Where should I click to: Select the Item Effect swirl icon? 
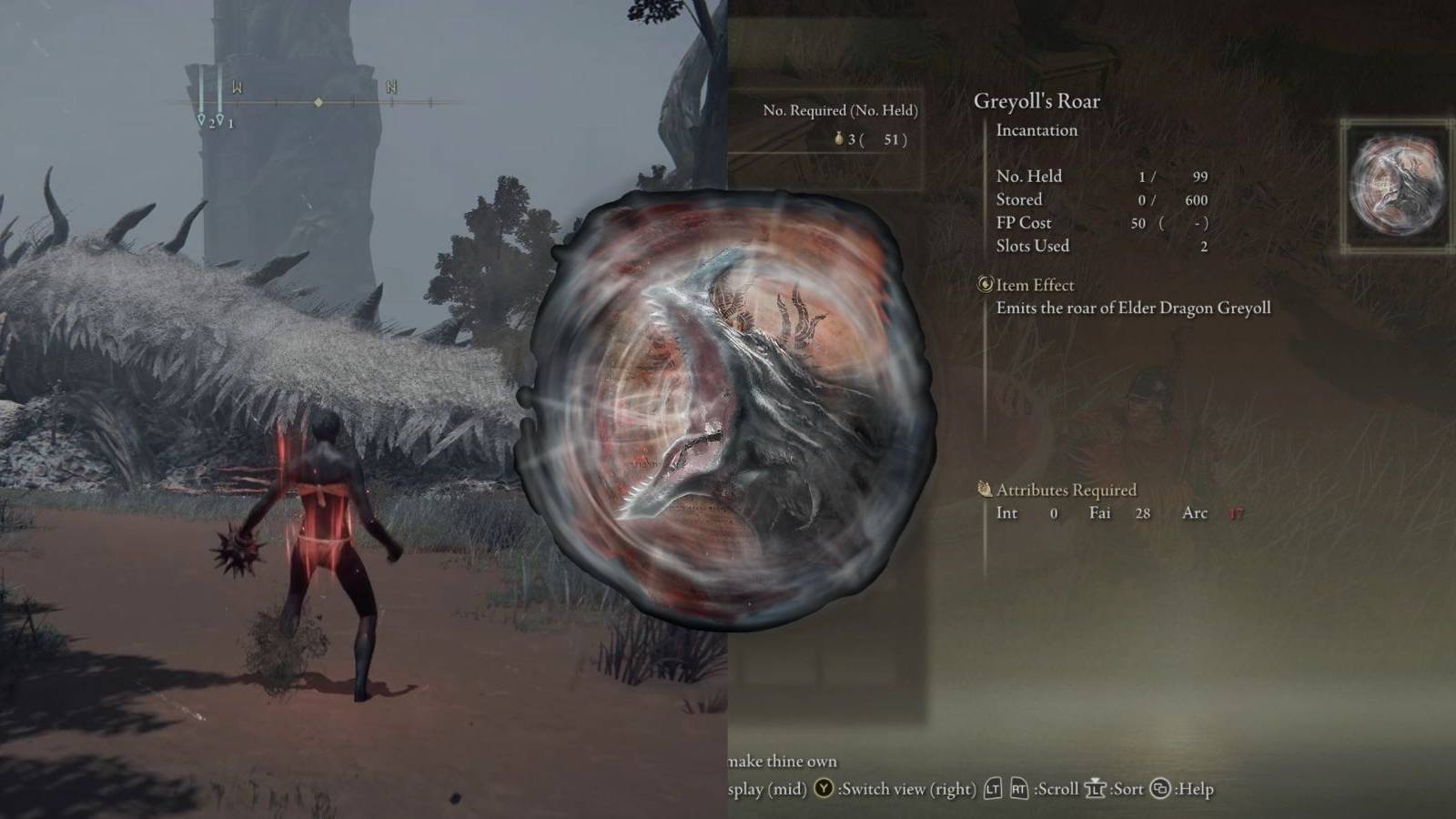point(984,285)
